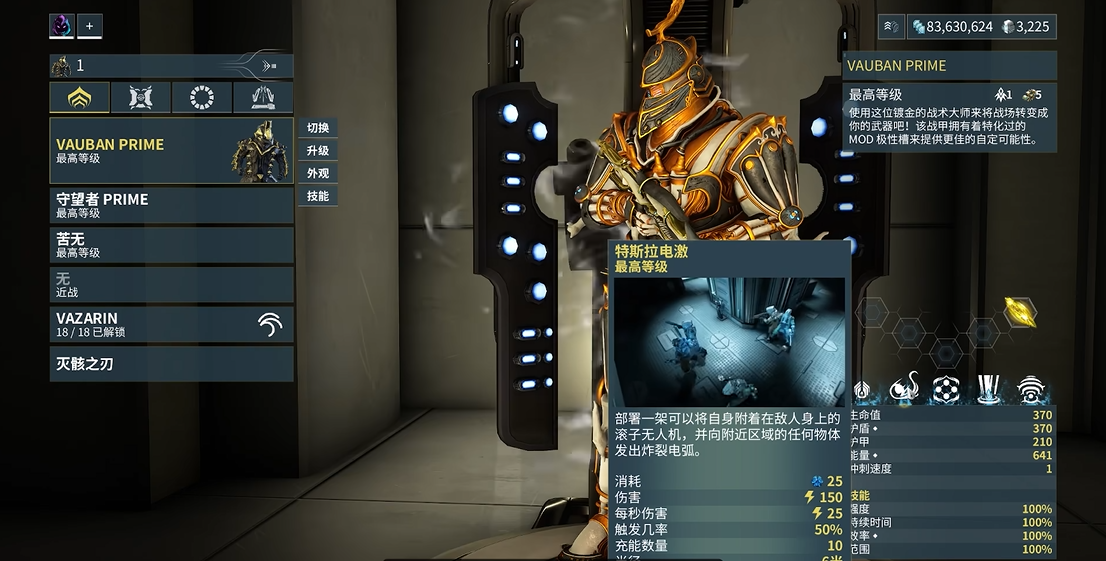Select the 苦无 weapon slot
1106x561 pixels.
[171, 245]
